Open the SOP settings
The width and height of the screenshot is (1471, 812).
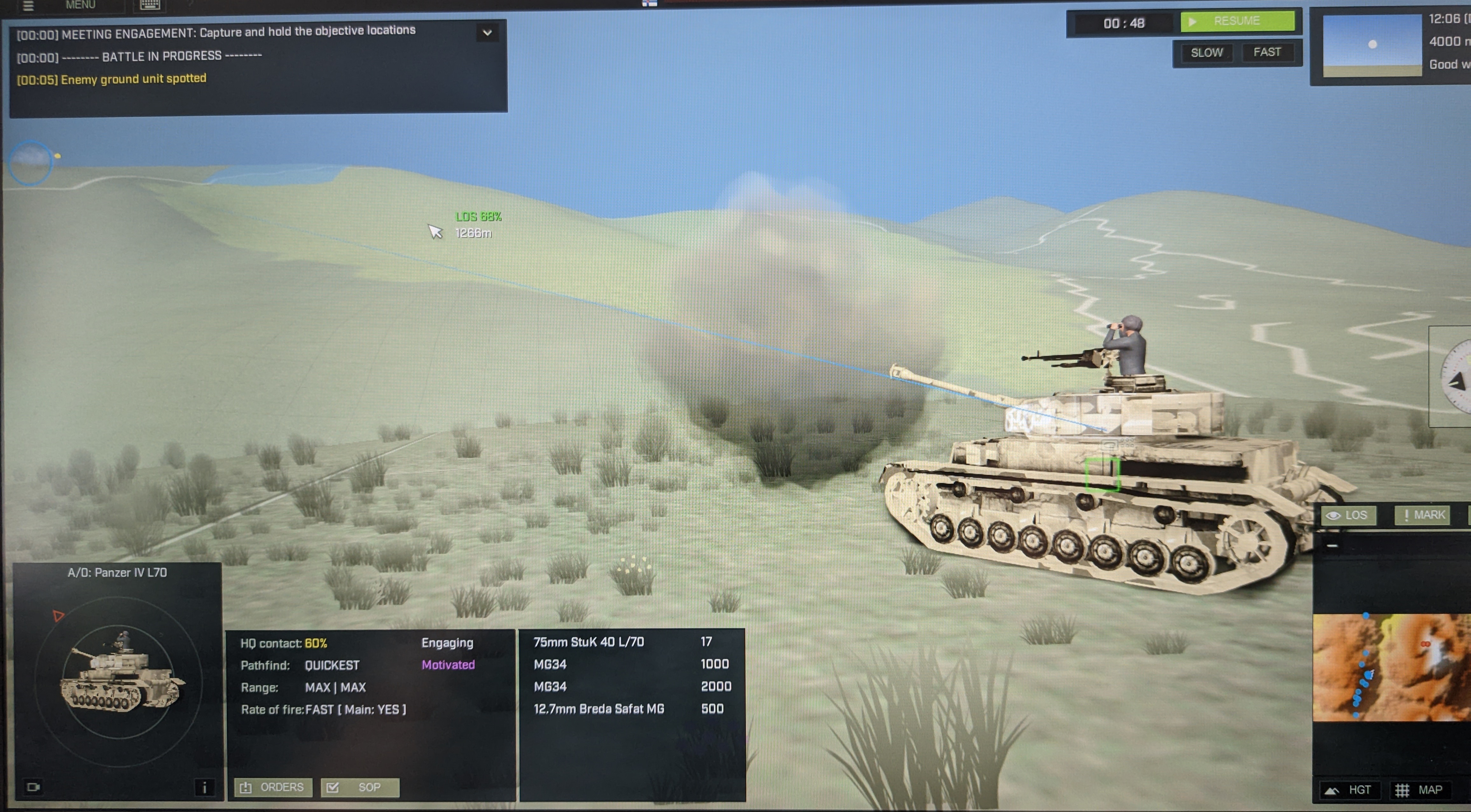tap(360, 788)
